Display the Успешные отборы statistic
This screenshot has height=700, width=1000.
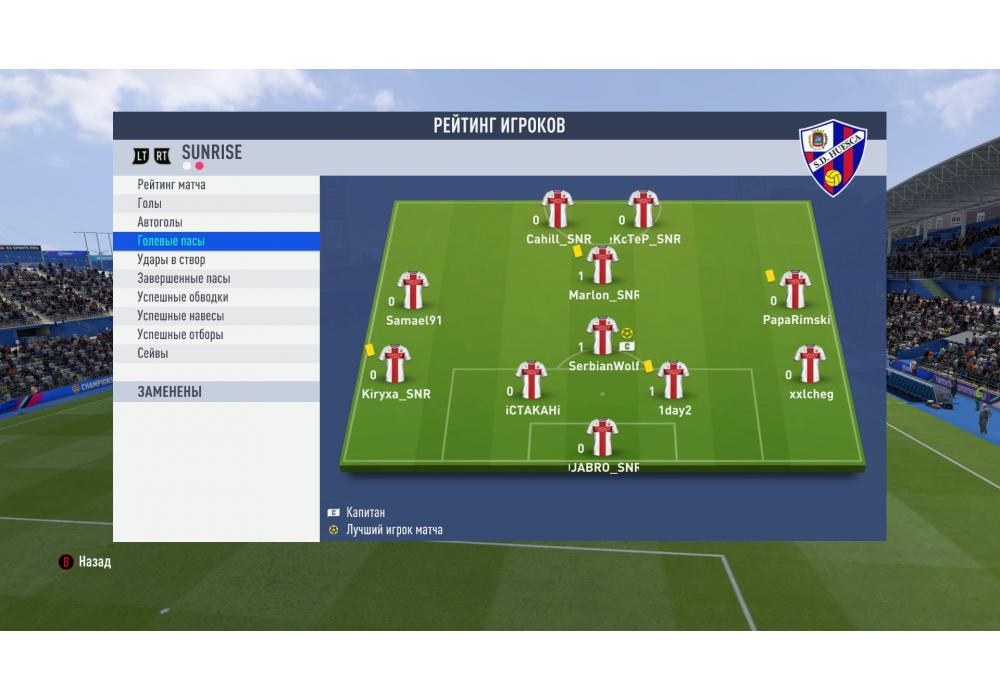tap(215, 335)
